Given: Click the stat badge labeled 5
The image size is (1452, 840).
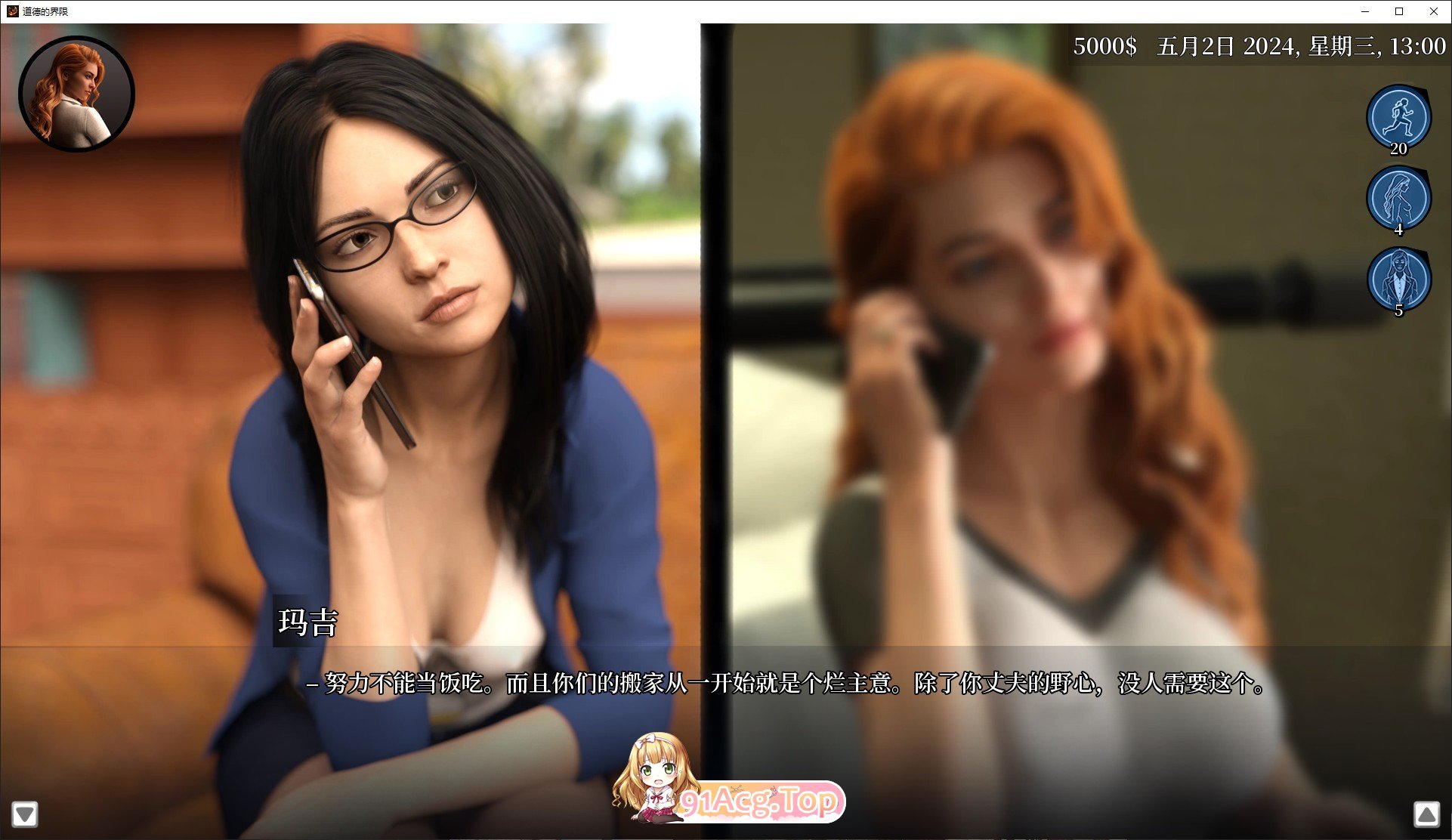Looking at the screenshot, I should tap(1398, 310).
